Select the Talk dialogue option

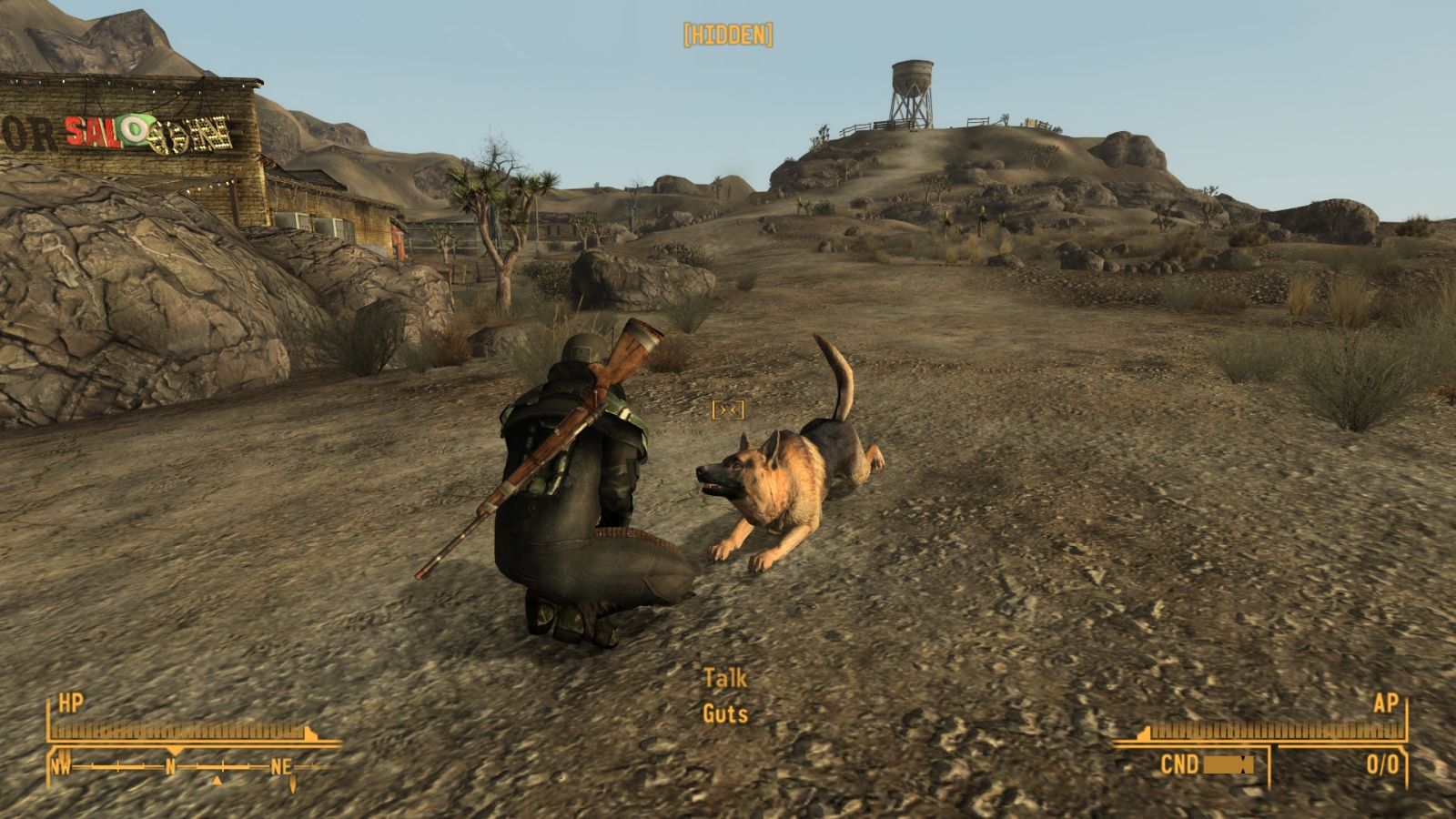pos(724,677)
